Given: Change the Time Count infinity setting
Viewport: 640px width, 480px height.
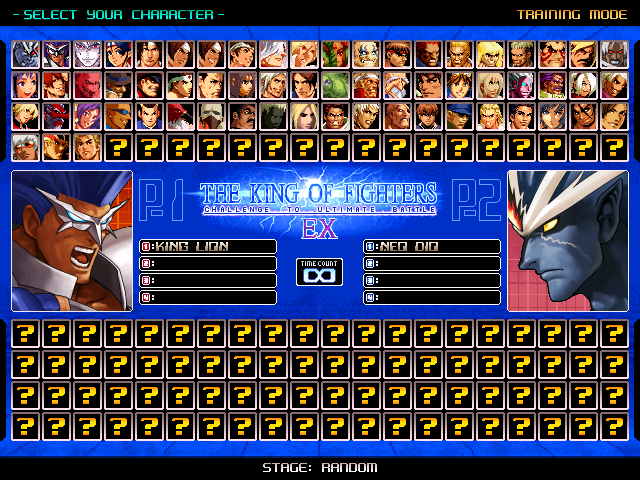Looking at the screenshot, I should 320,272.
